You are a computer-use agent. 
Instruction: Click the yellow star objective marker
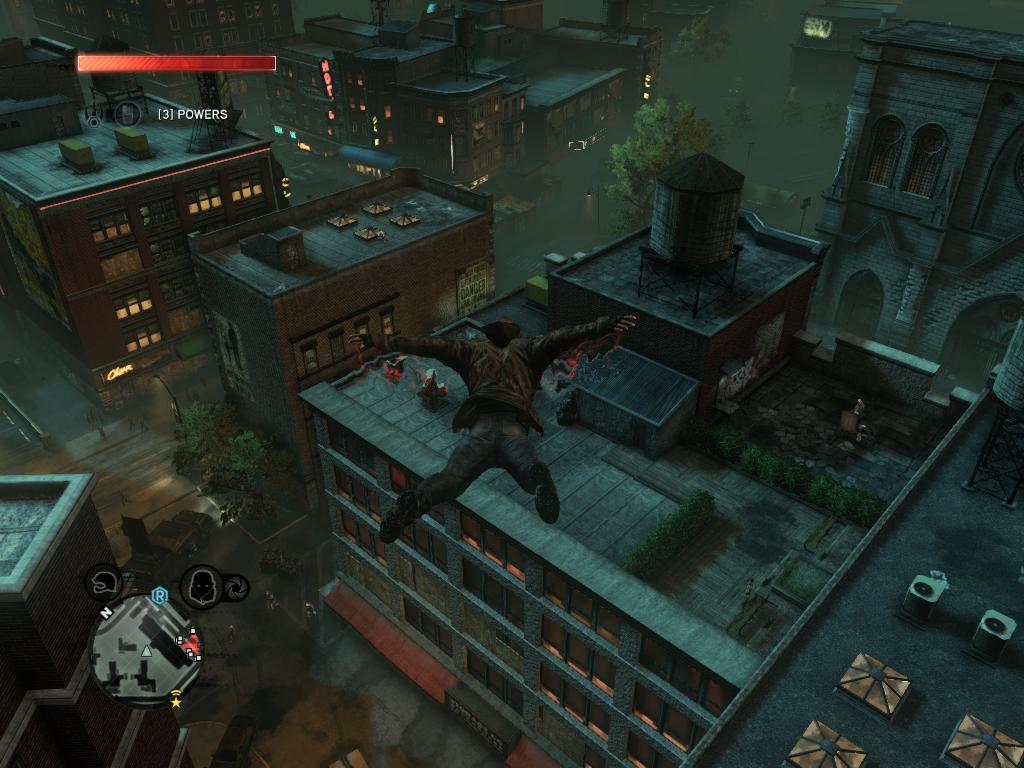pos(177,703)
